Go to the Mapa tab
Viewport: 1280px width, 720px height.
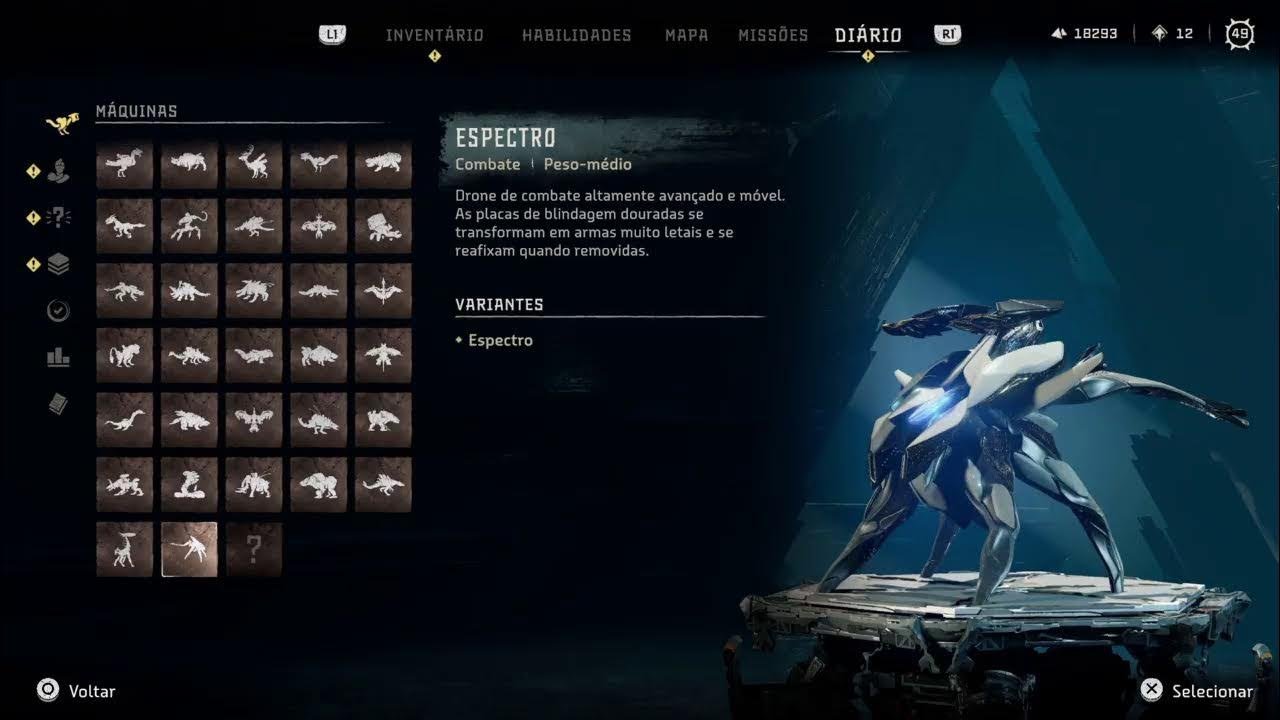686,35
